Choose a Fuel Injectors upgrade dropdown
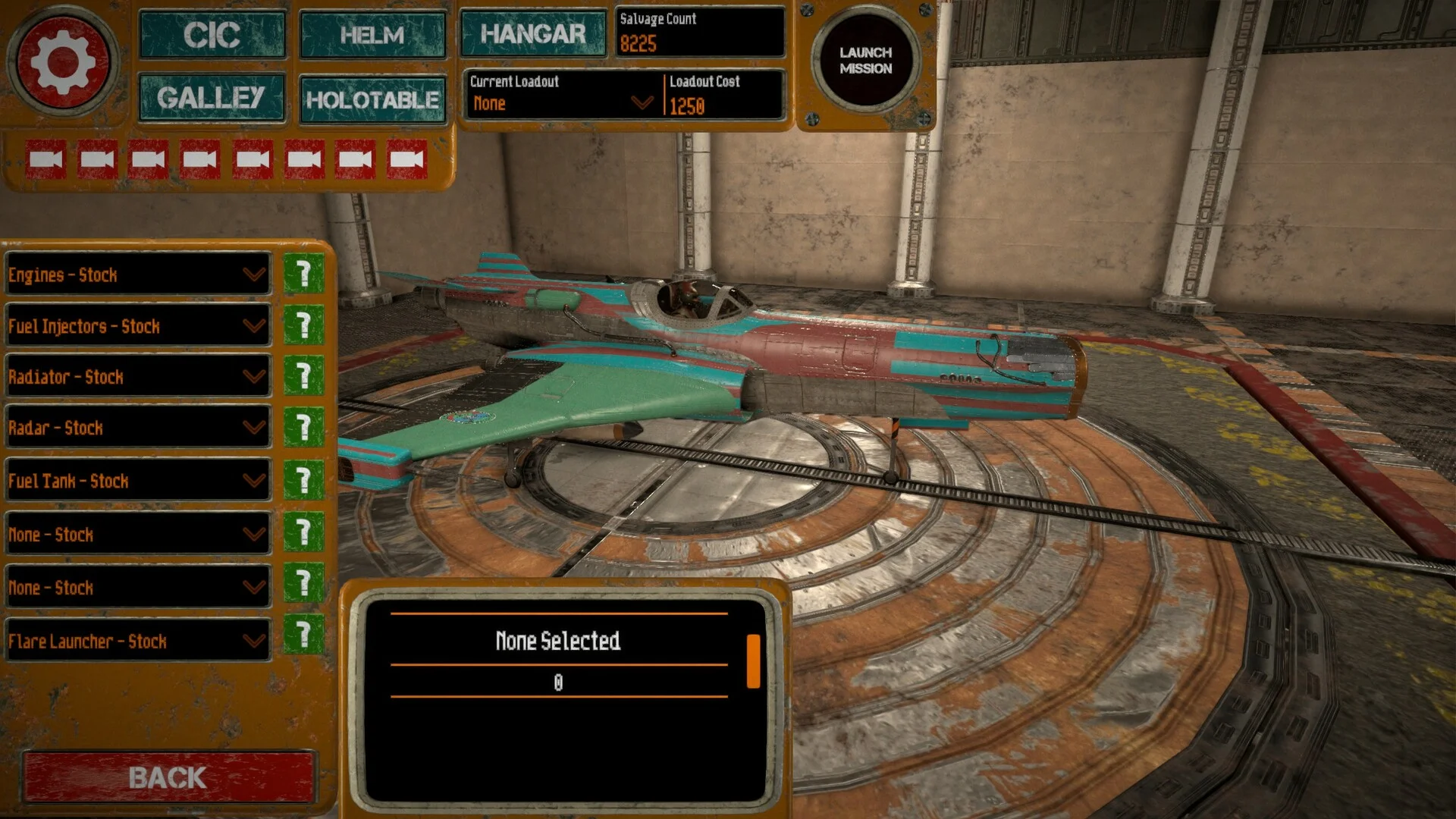Viewport: 1456px width, 819px height. (138, 326)
